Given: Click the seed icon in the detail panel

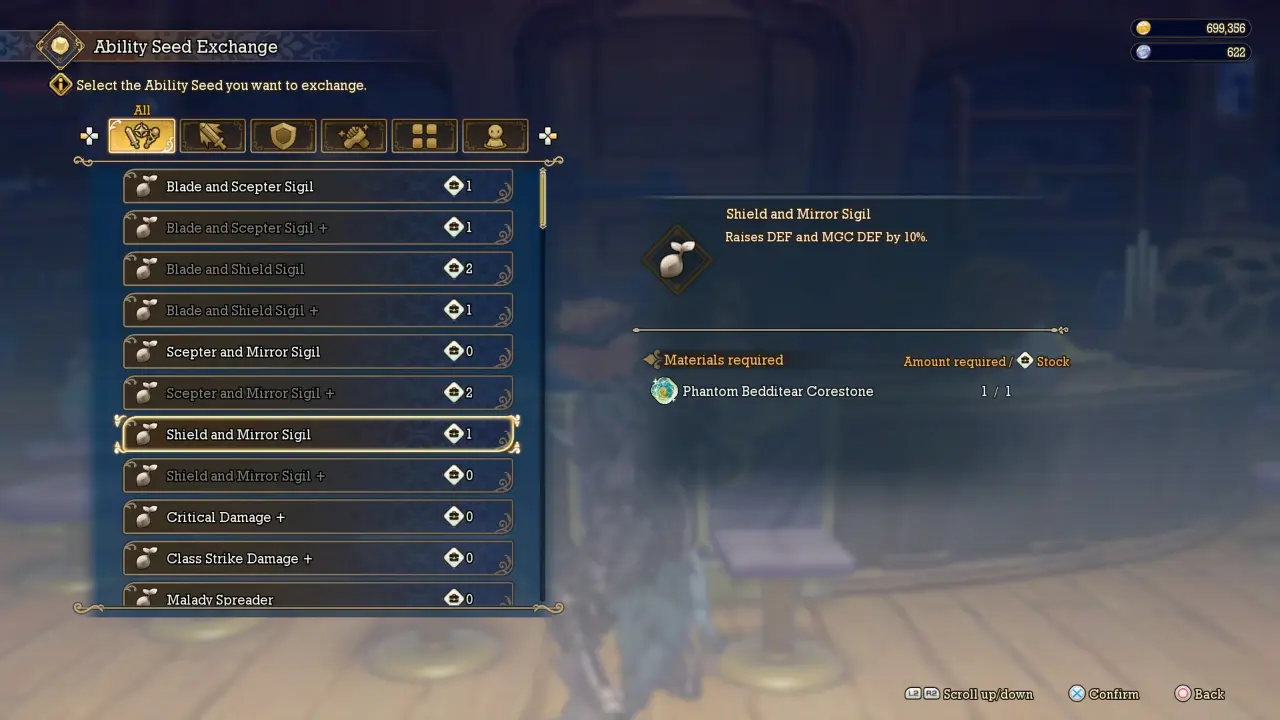Looking at the screenshot, I should point(676,258).
